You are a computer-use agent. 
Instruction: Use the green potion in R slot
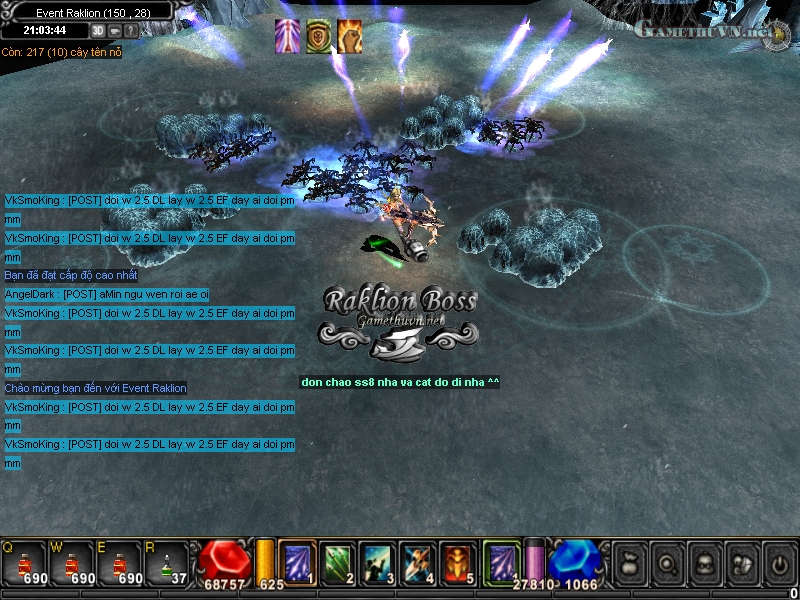(165, 562)
